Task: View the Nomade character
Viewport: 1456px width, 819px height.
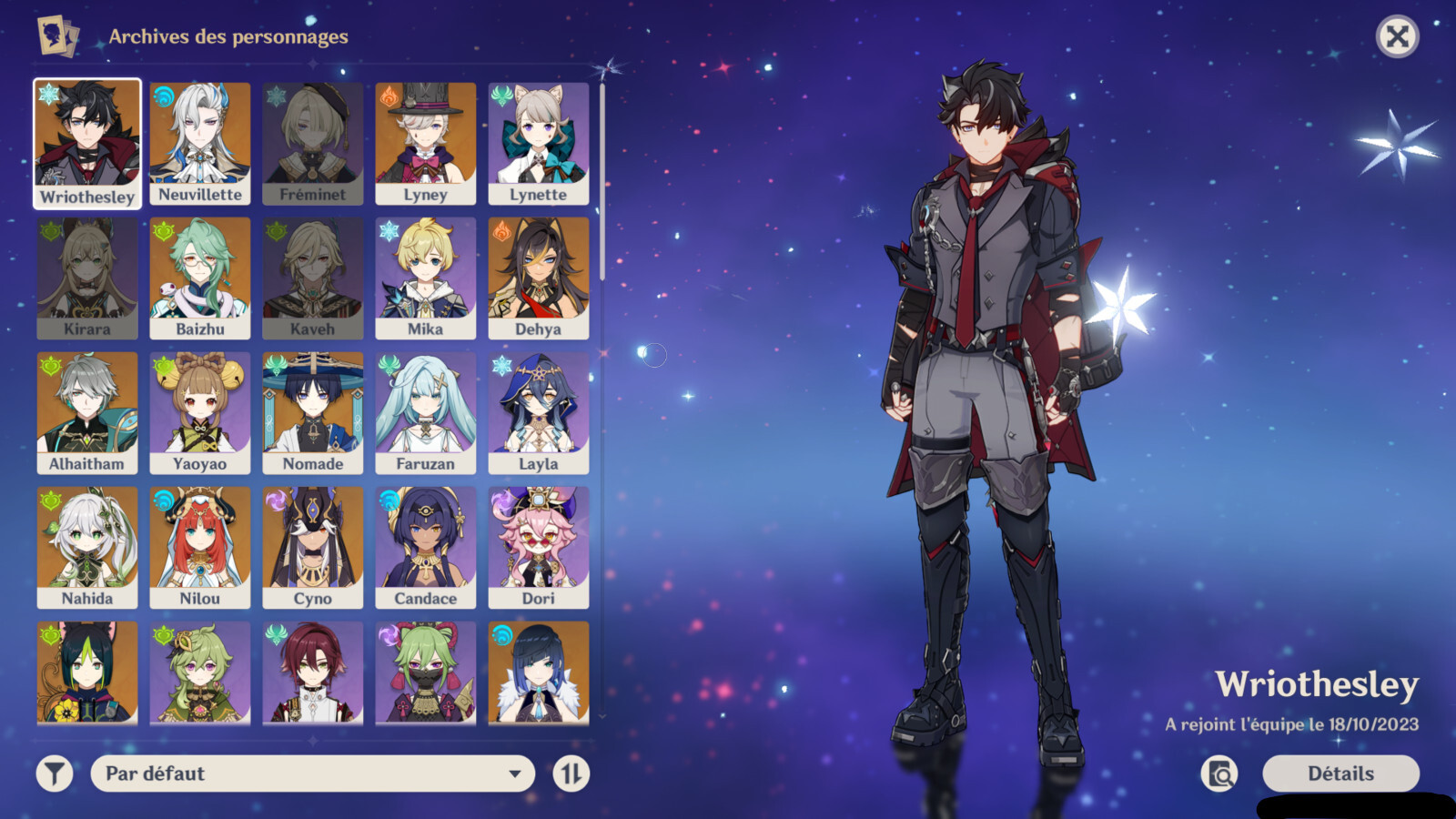Action: [x=313, y=412]
